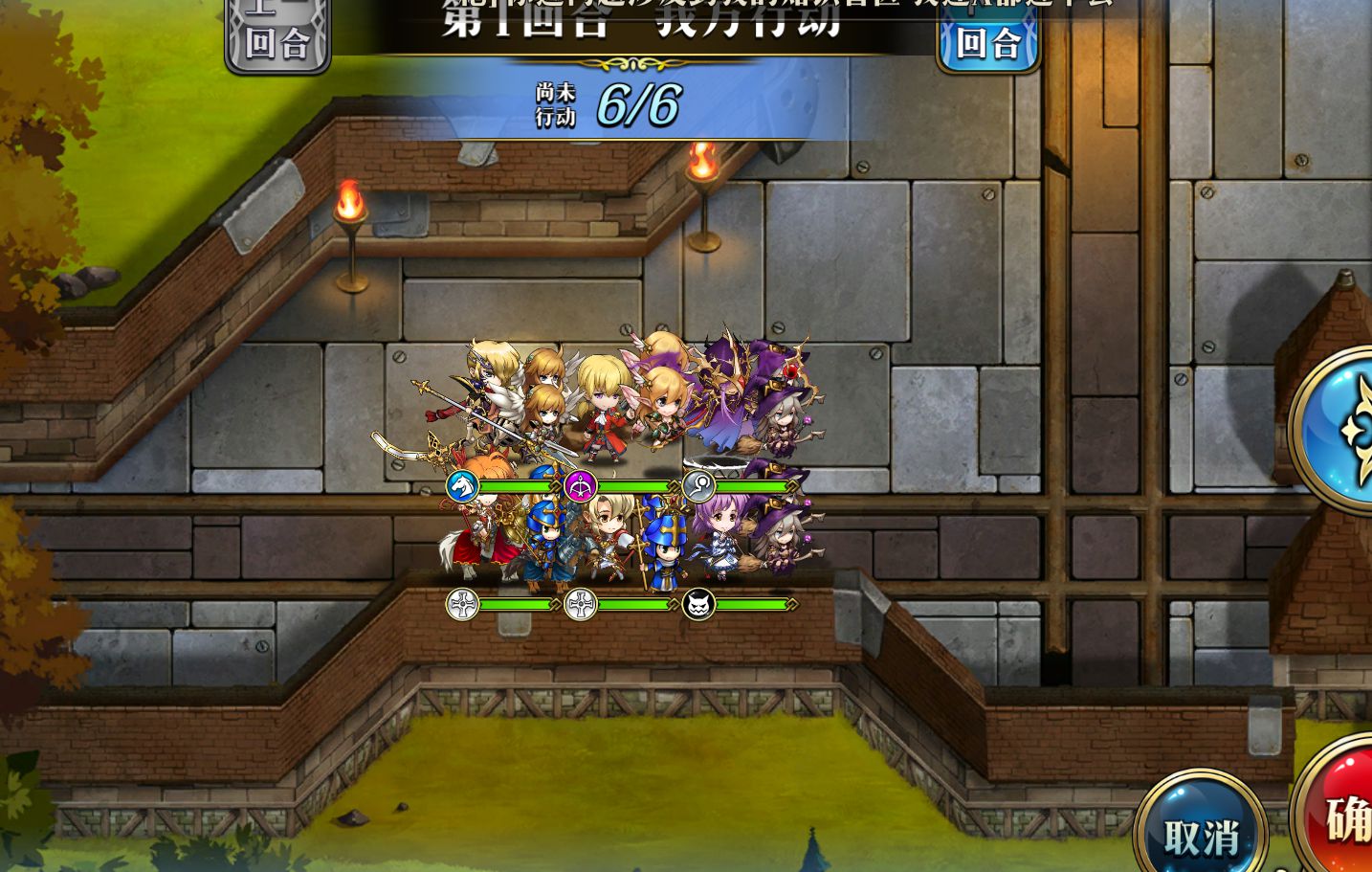Image resolution: width=1372 pixels, height=872 pixels.
Task: Cancel with the 取消 button
Action: [1202, 836]
